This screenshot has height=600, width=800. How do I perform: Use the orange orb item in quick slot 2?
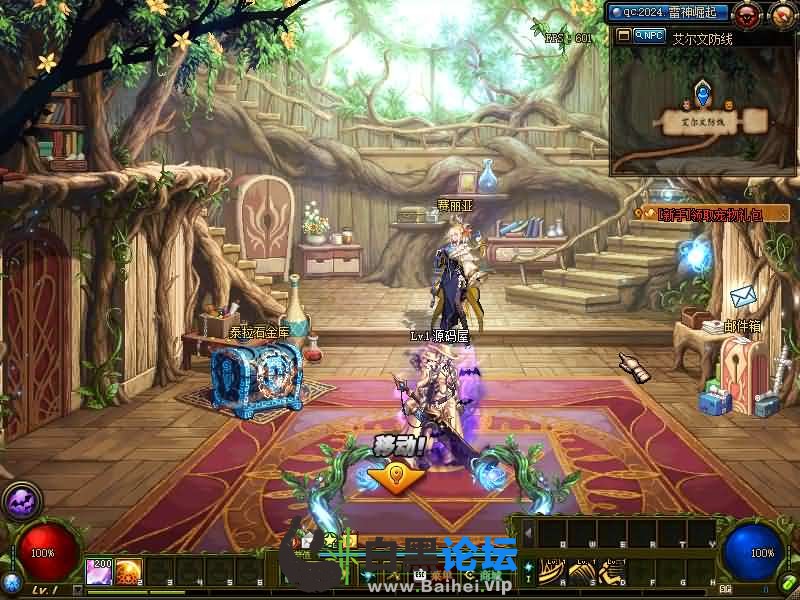click(127, 571)
